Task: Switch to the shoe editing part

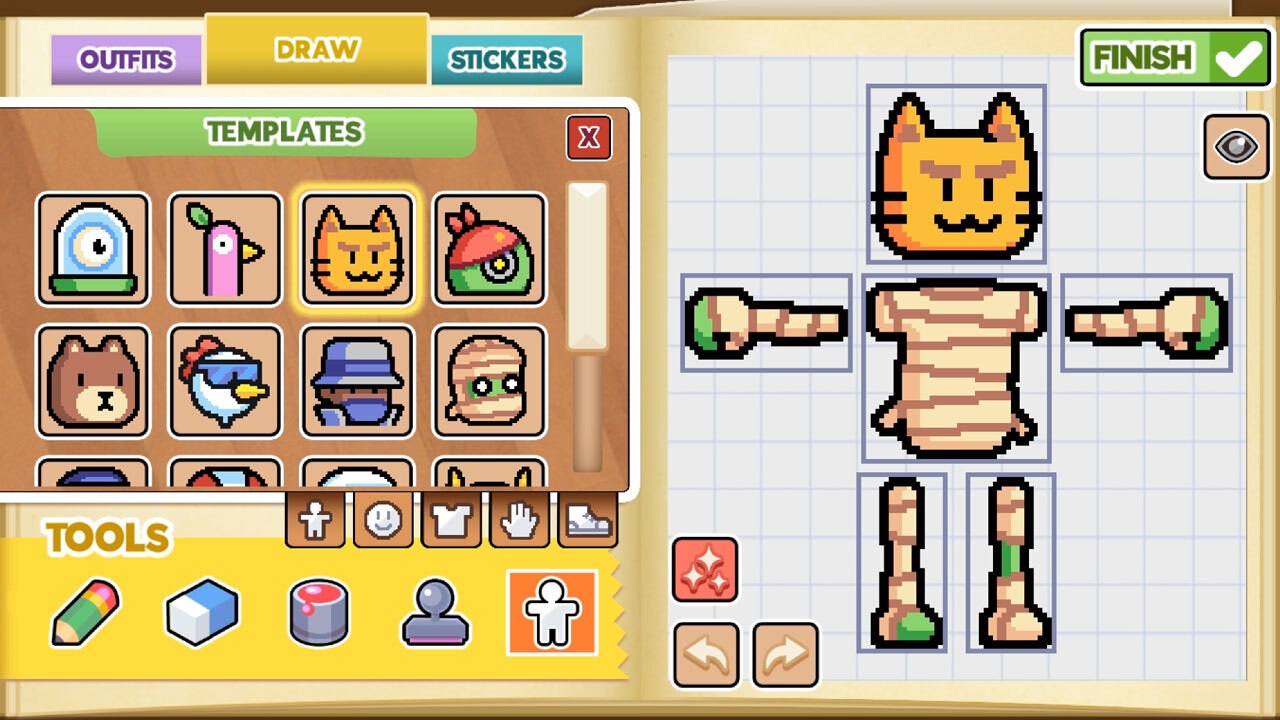Action: tap(587, 519)
